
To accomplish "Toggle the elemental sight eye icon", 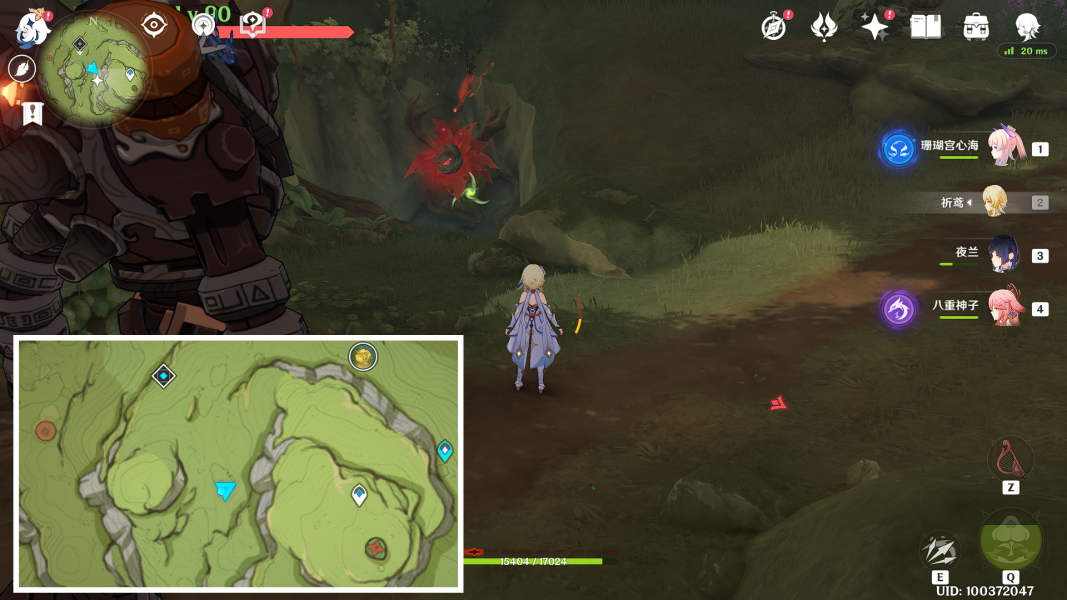I will click(x=153, y=24).
